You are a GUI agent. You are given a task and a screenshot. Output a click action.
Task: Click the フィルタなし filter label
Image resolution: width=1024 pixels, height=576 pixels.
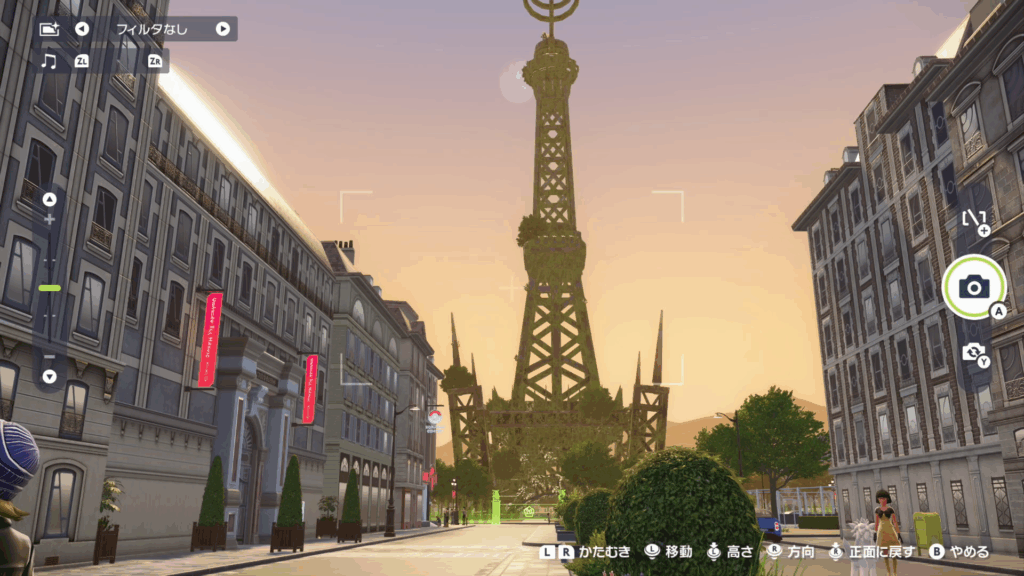coord(152,29)
